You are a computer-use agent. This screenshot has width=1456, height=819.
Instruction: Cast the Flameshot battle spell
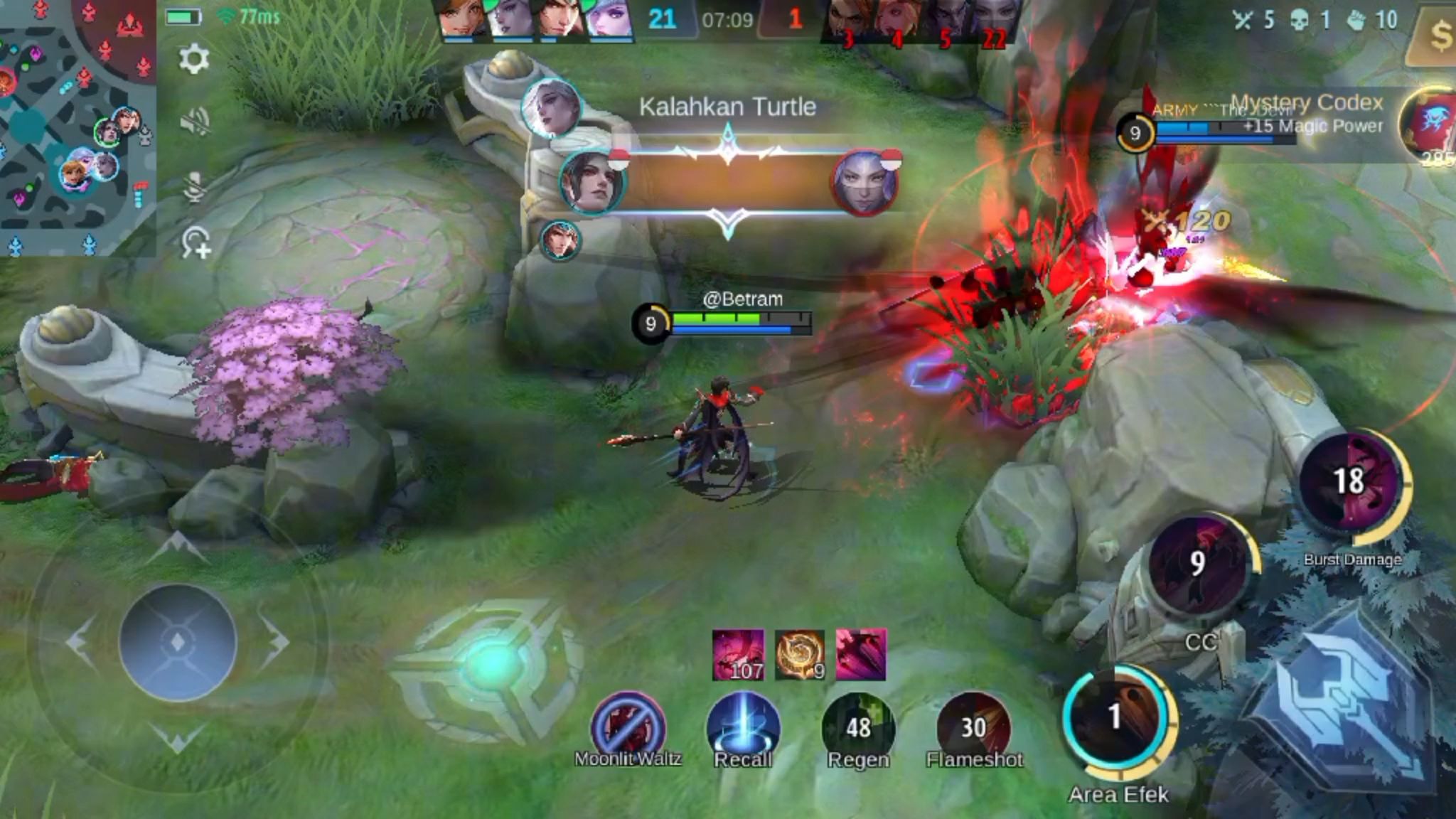pos(973,727)
